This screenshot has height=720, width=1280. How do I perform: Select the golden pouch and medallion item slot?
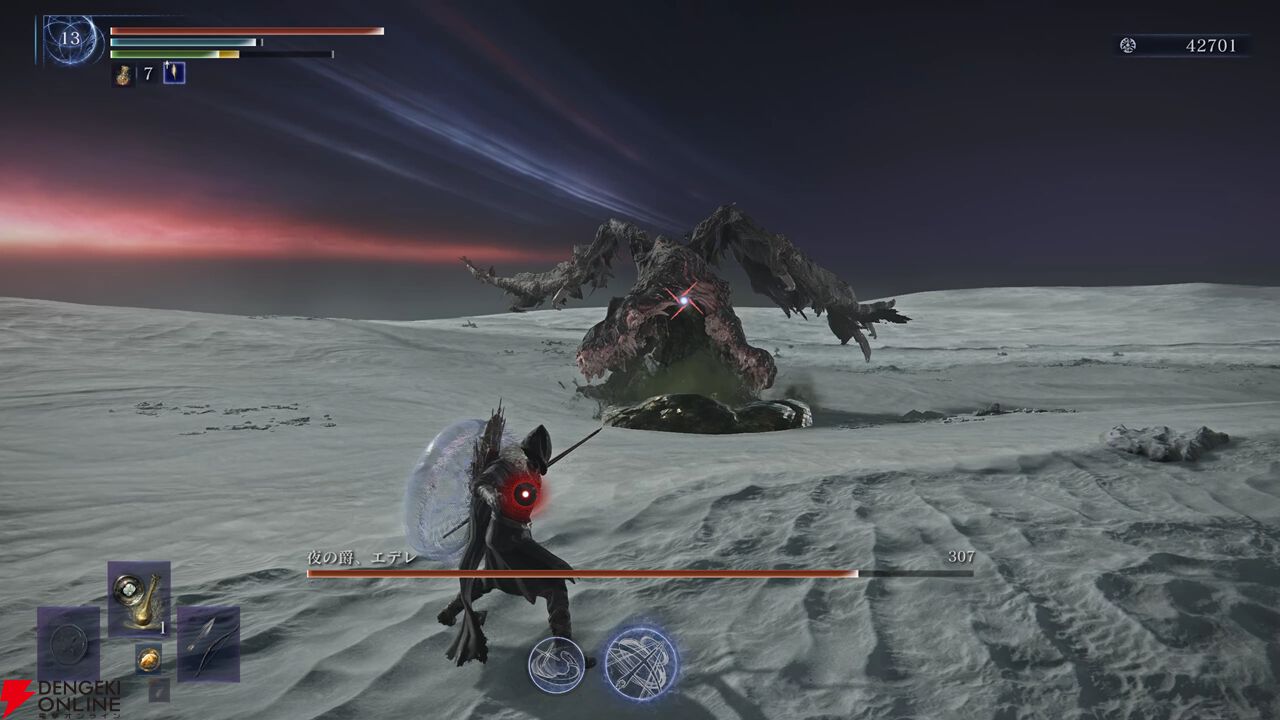pos(139,598)
